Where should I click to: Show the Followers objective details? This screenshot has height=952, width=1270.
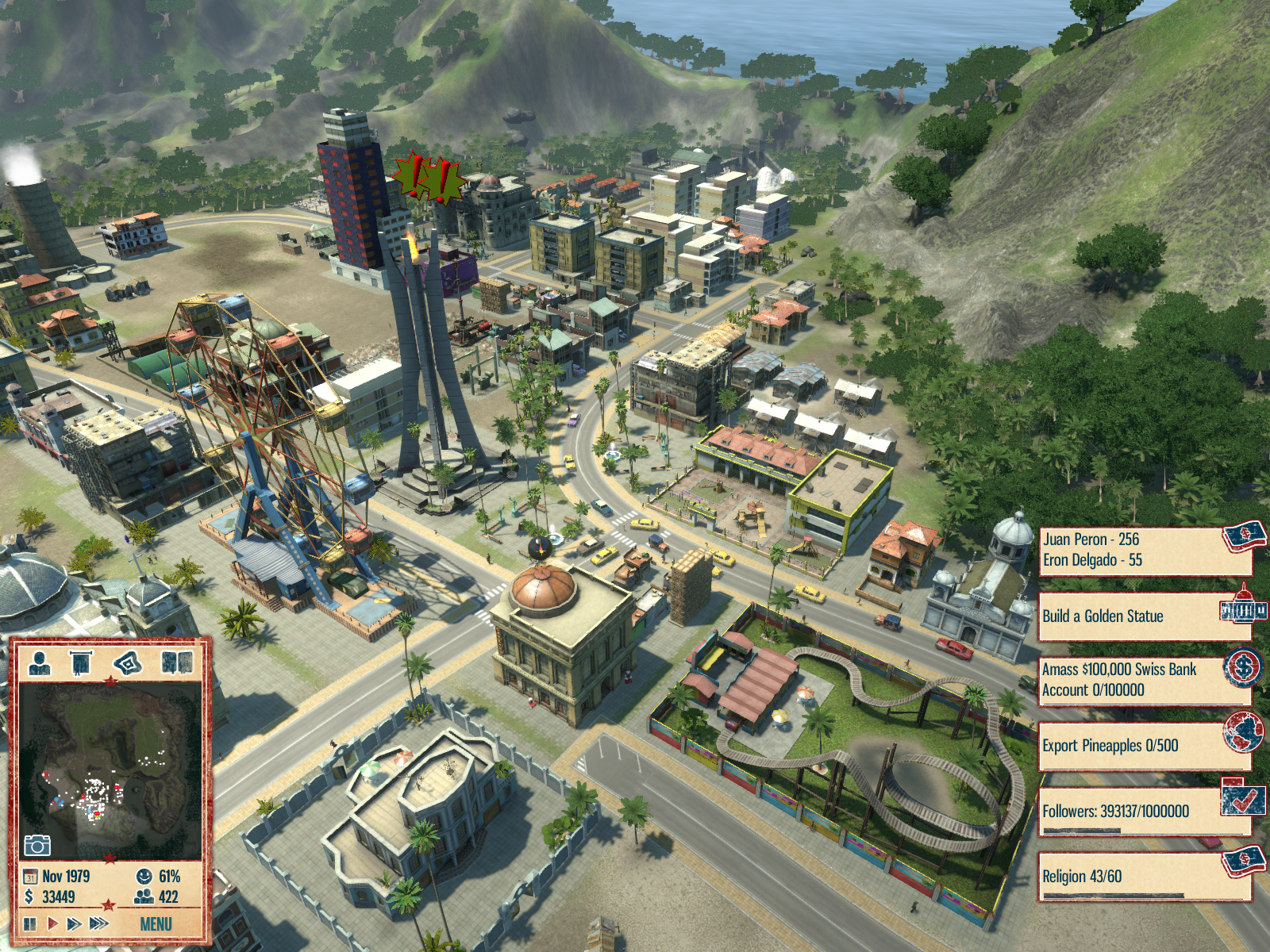[1143, 812]
